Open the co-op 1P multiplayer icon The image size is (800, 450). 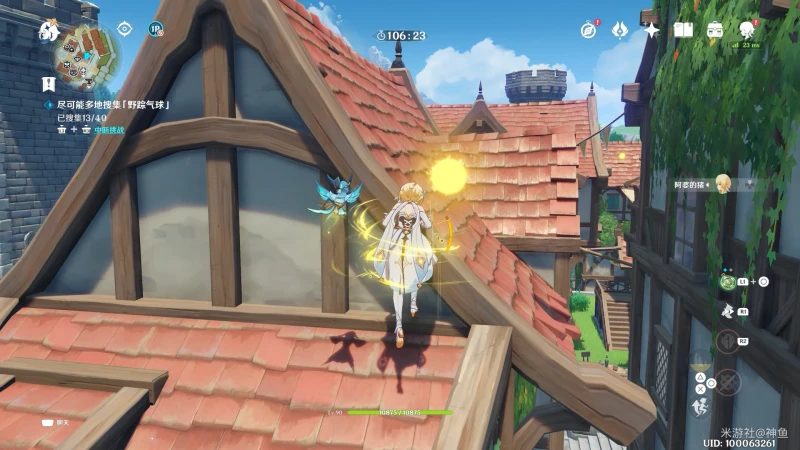(x=155, y=29)
